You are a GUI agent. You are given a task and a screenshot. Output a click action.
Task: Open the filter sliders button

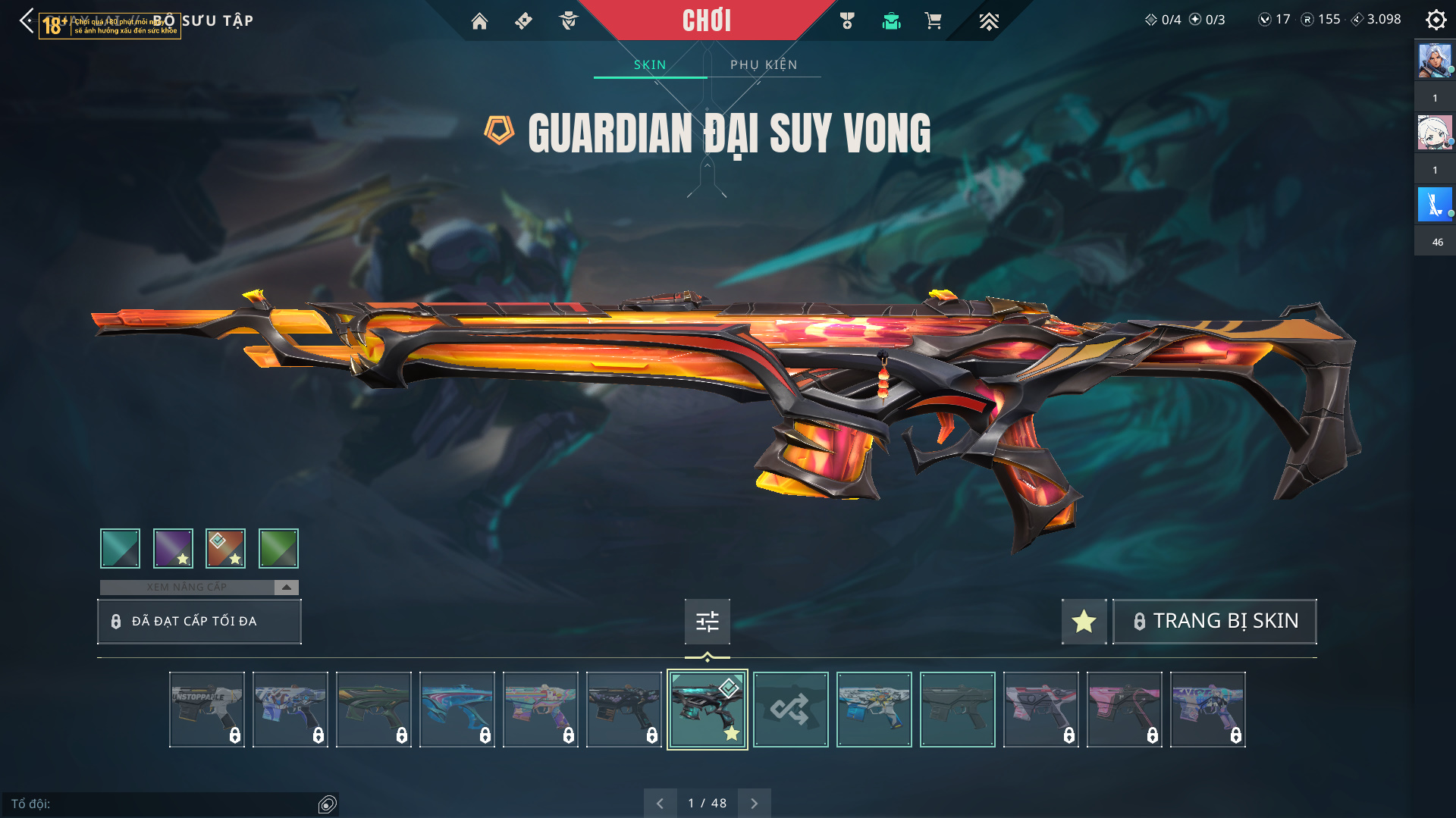(707, 622)
